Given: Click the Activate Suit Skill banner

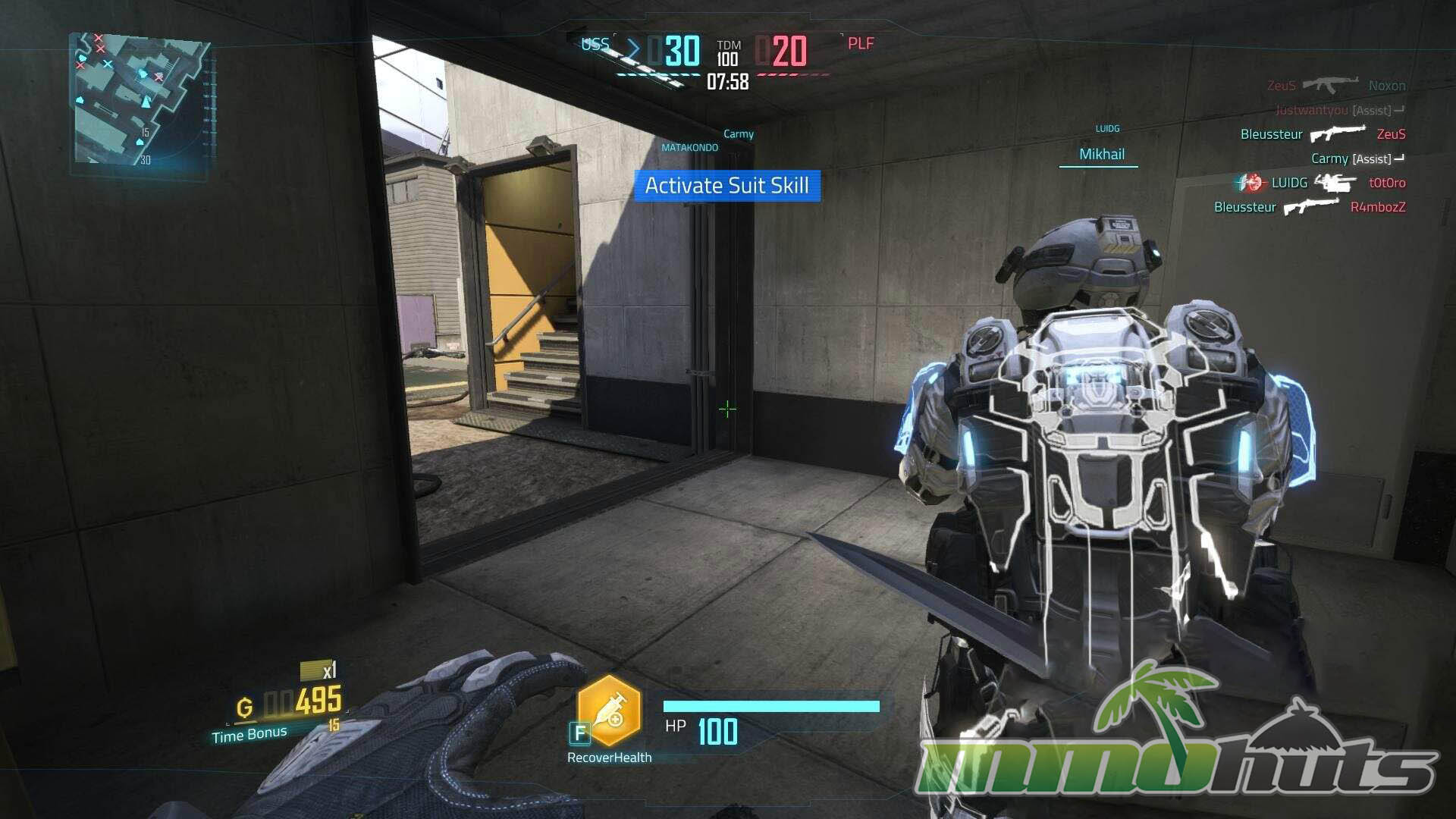Looking at the screenshot, I should point(727,186).
